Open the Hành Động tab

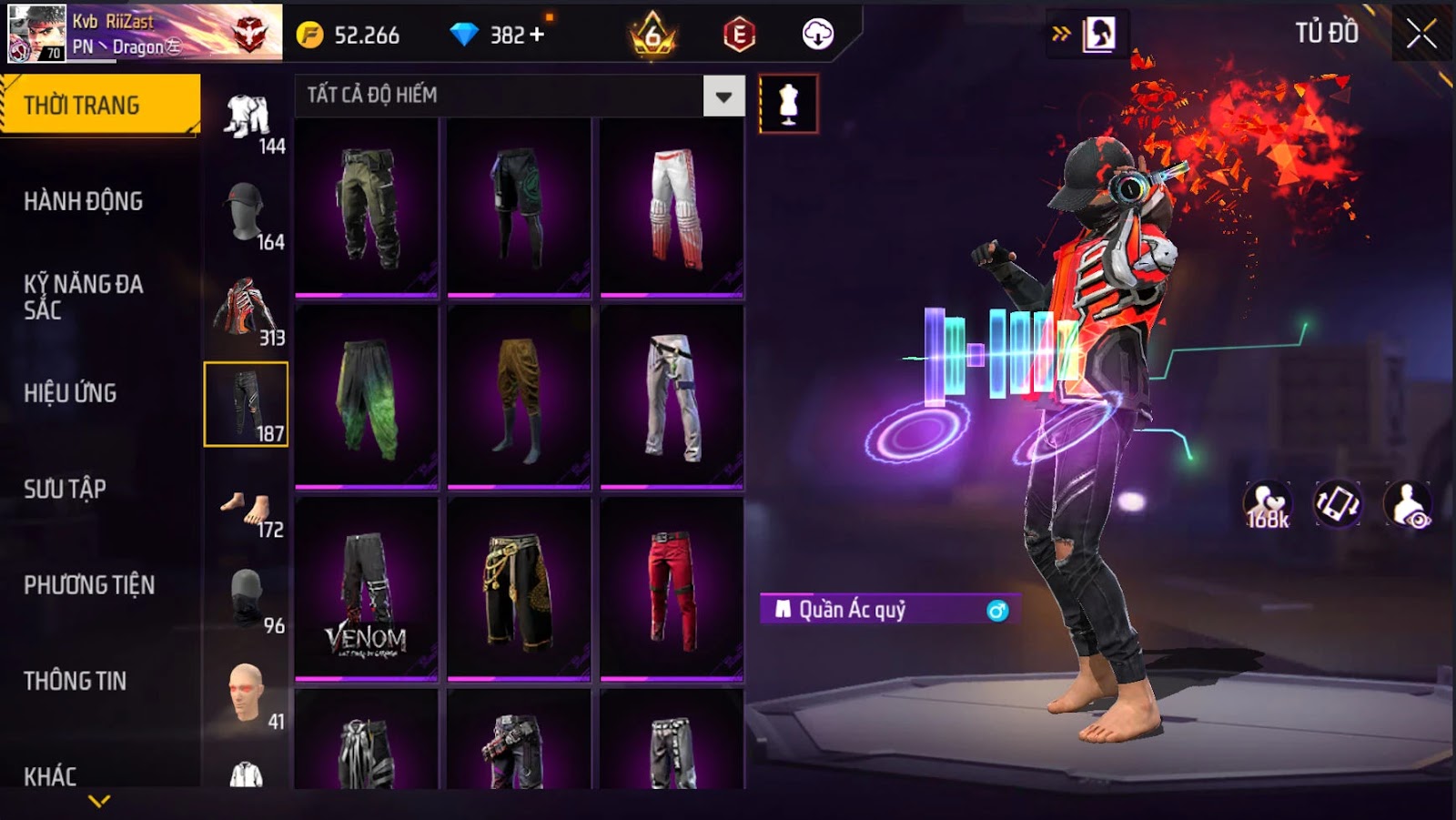84,201
